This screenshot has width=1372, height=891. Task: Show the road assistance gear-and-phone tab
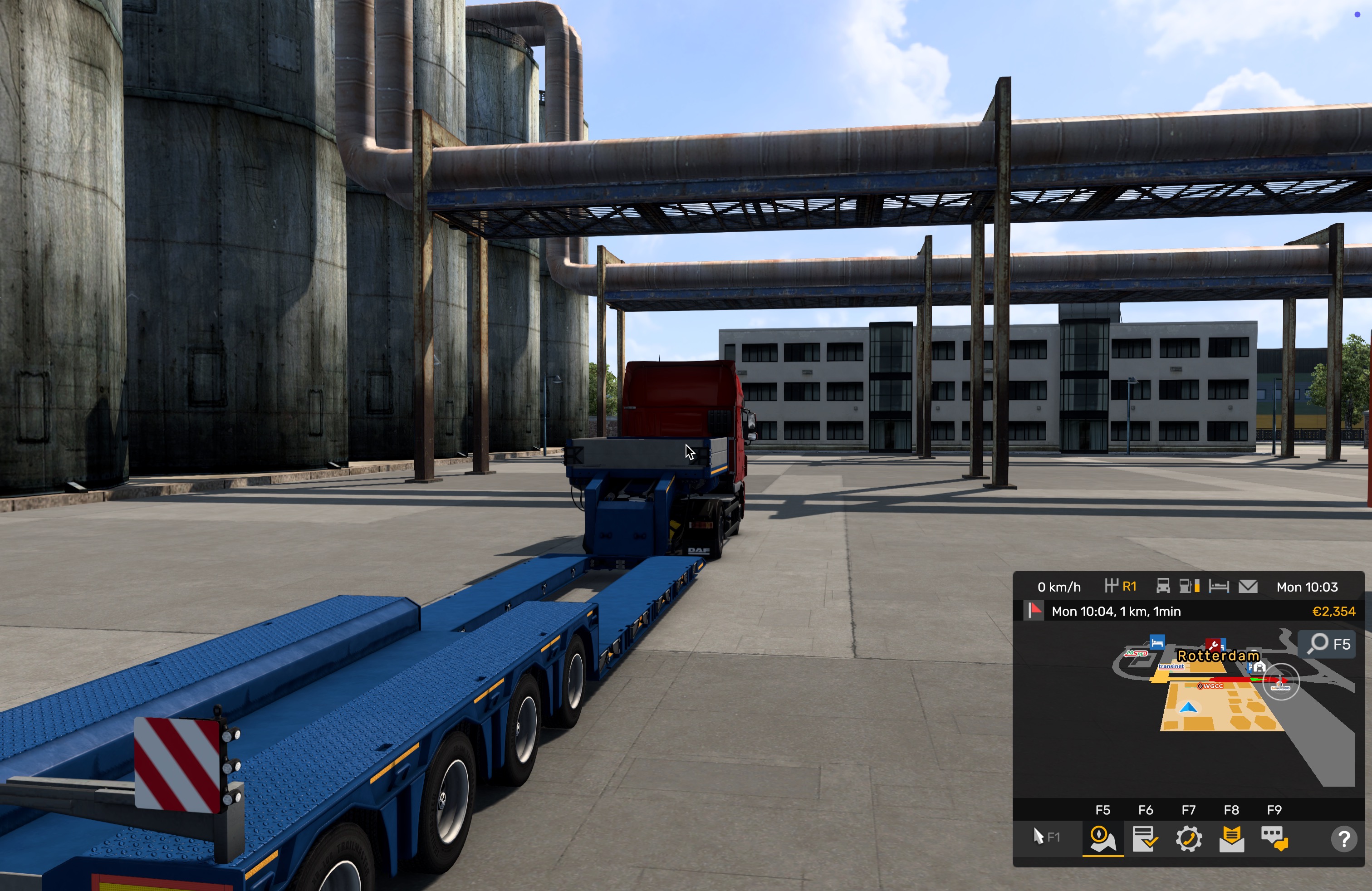(1188, 838)
